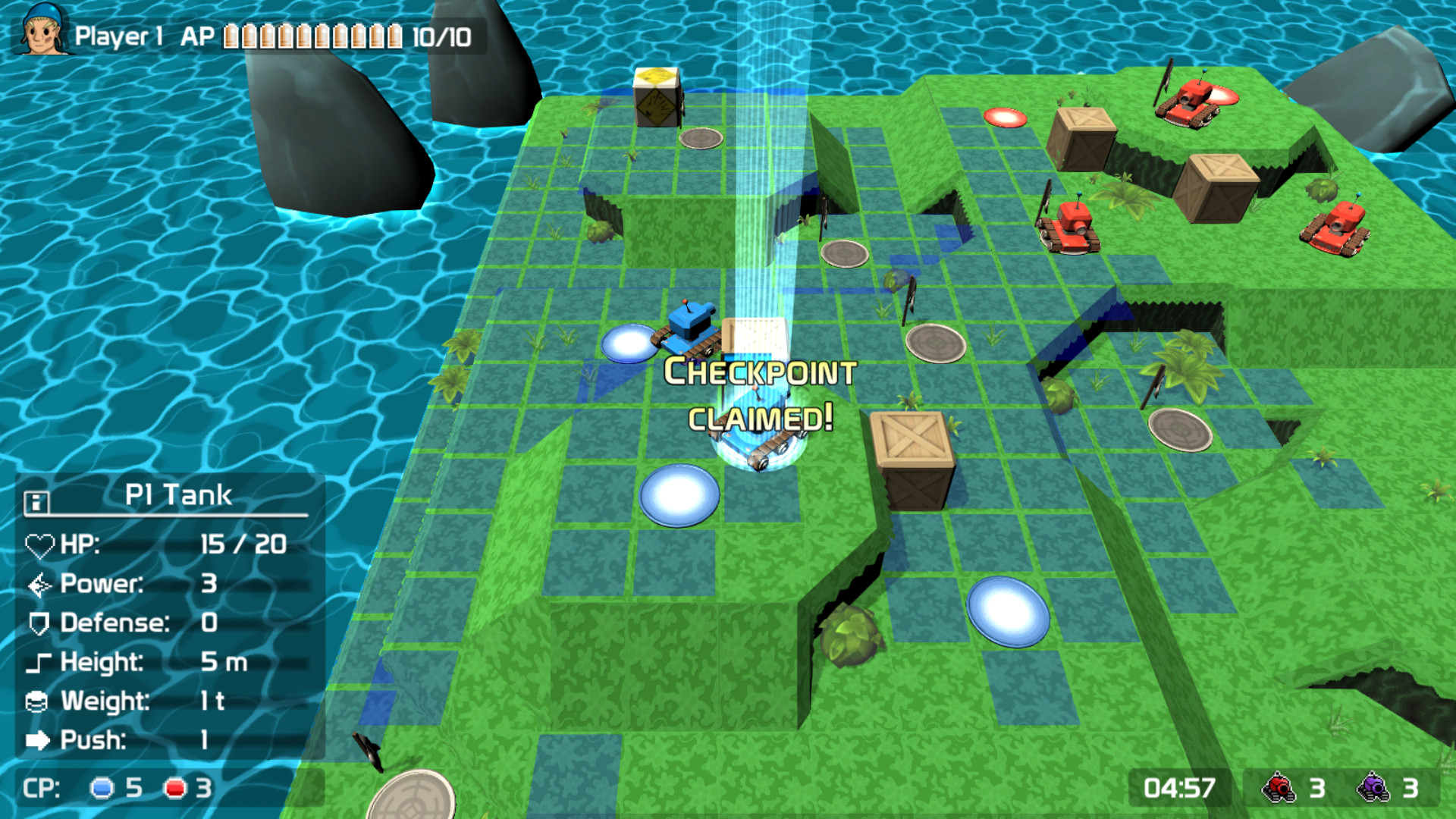The height and width of the screenshot is (819, 1456).
Task: Click the info icon on the P1 Tank panel
Action: coord(36,500)
